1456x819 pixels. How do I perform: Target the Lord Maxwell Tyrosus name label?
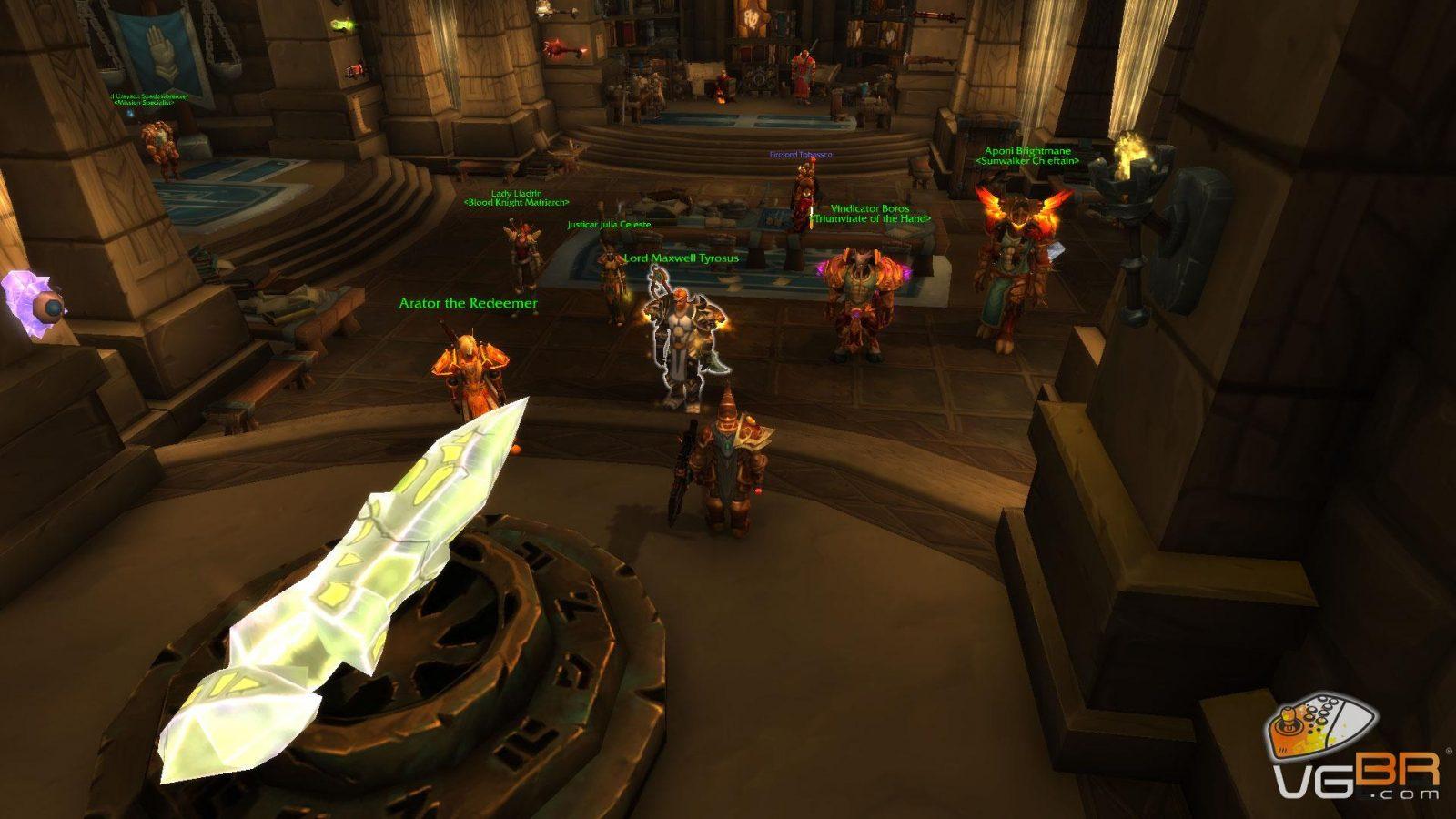[681, 258]
